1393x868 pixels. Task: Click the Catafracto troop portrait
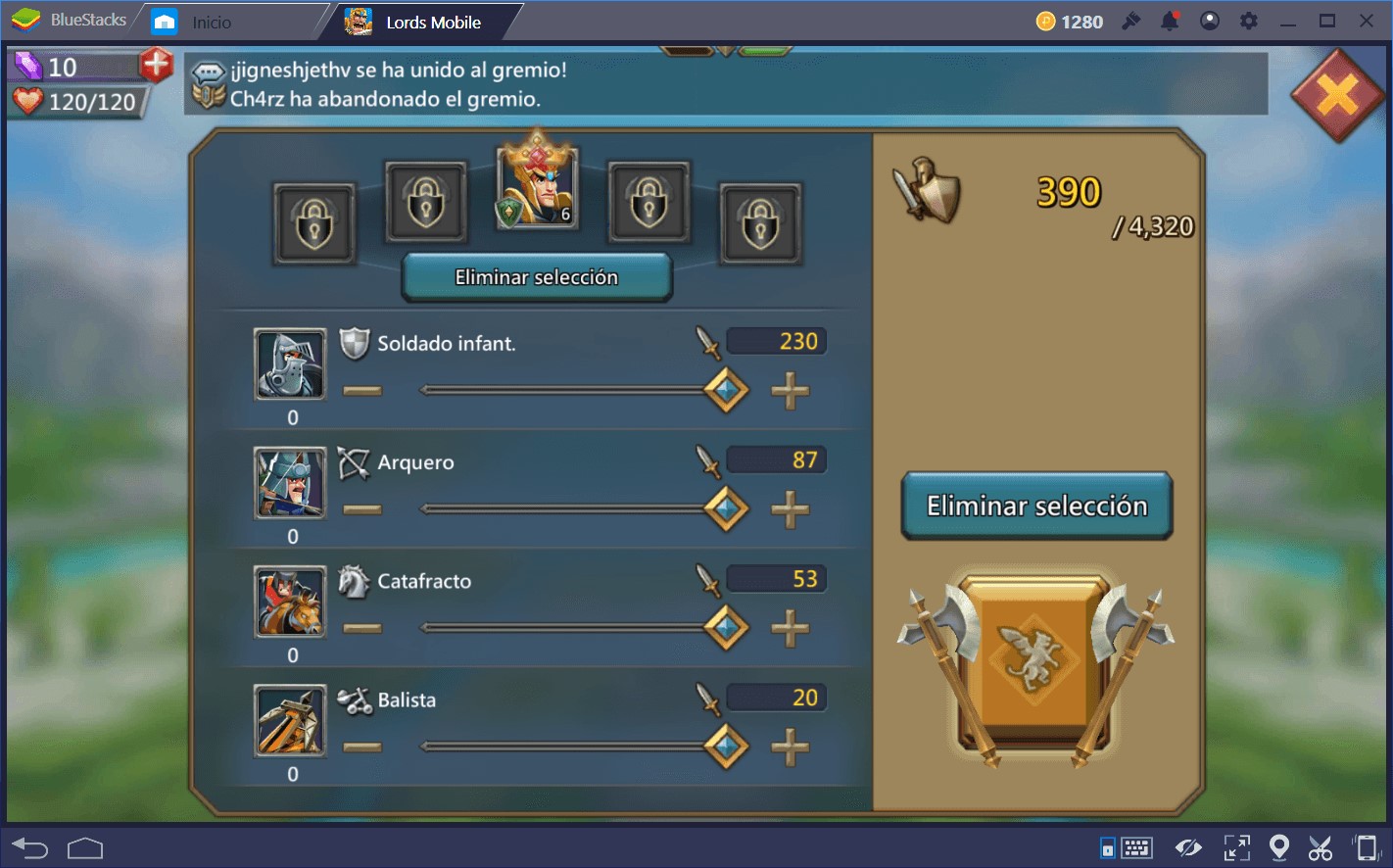pyautogui.click(x=290, y=603)
